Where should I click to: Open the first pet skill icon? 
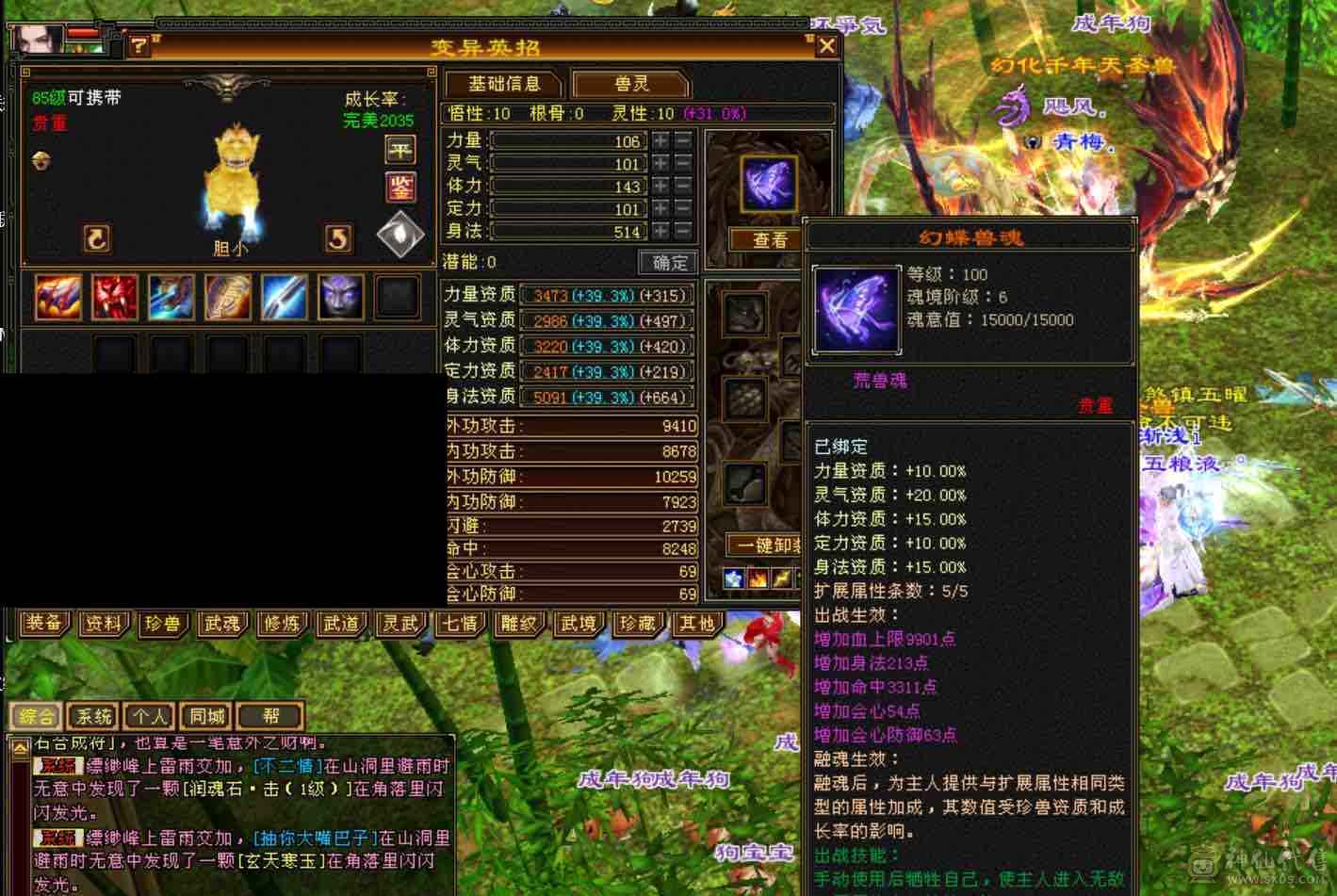[57, 296]
